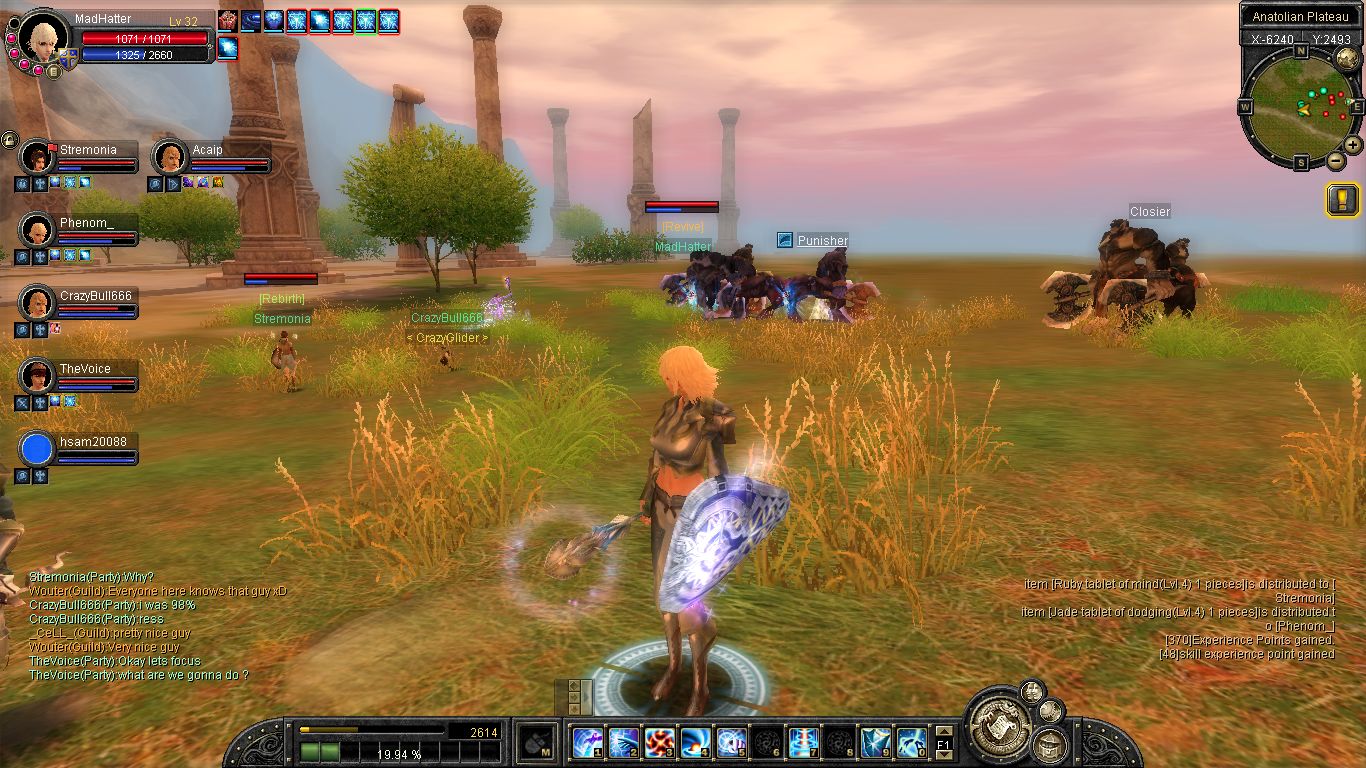This screenshot has height=768, width=1366.
Task: Open the large round main menu button
Action: point(998,718)
